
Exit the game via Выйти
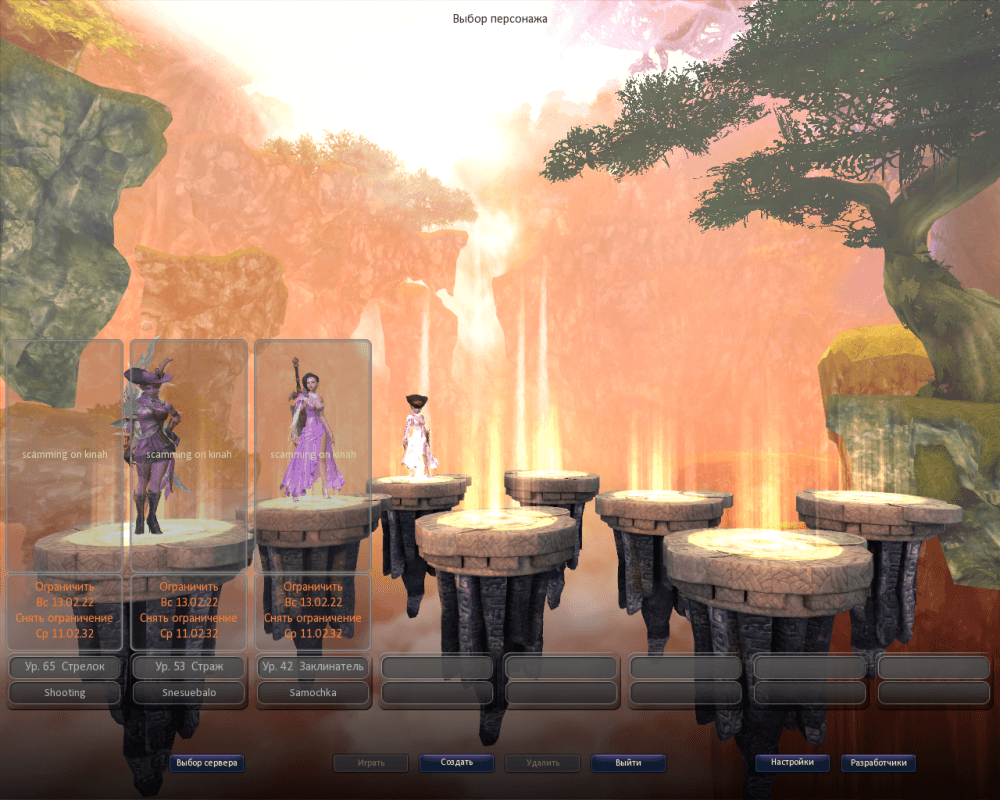tap(628, 763)
